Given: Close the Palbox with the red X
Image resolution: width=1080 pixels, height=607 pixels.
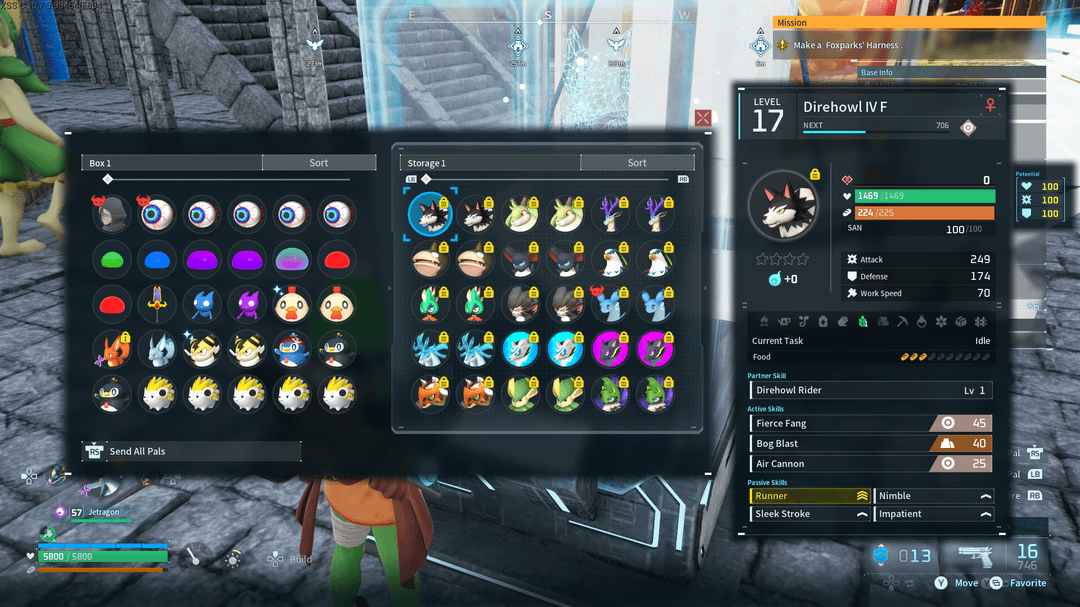Looking at the screenshot, I should click(703, 118).
